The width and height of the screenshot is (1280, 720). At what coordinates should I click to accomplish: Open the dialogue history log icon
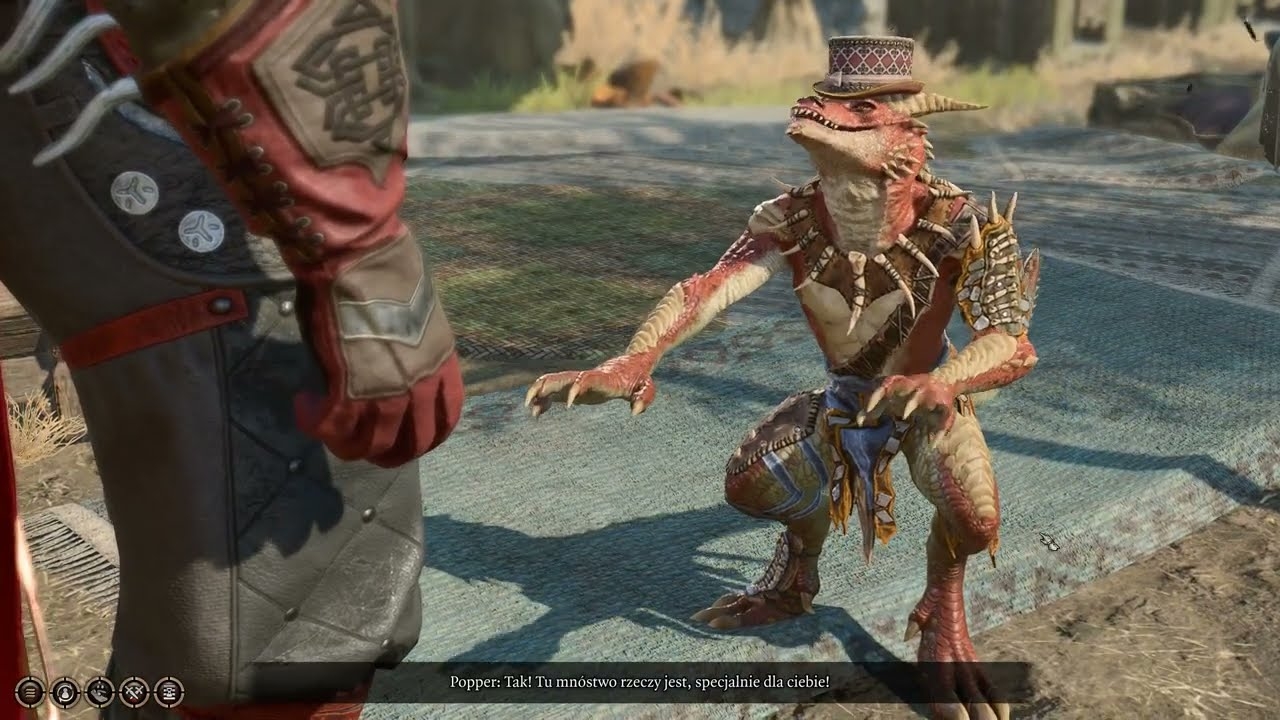click(x=168, y=690)
